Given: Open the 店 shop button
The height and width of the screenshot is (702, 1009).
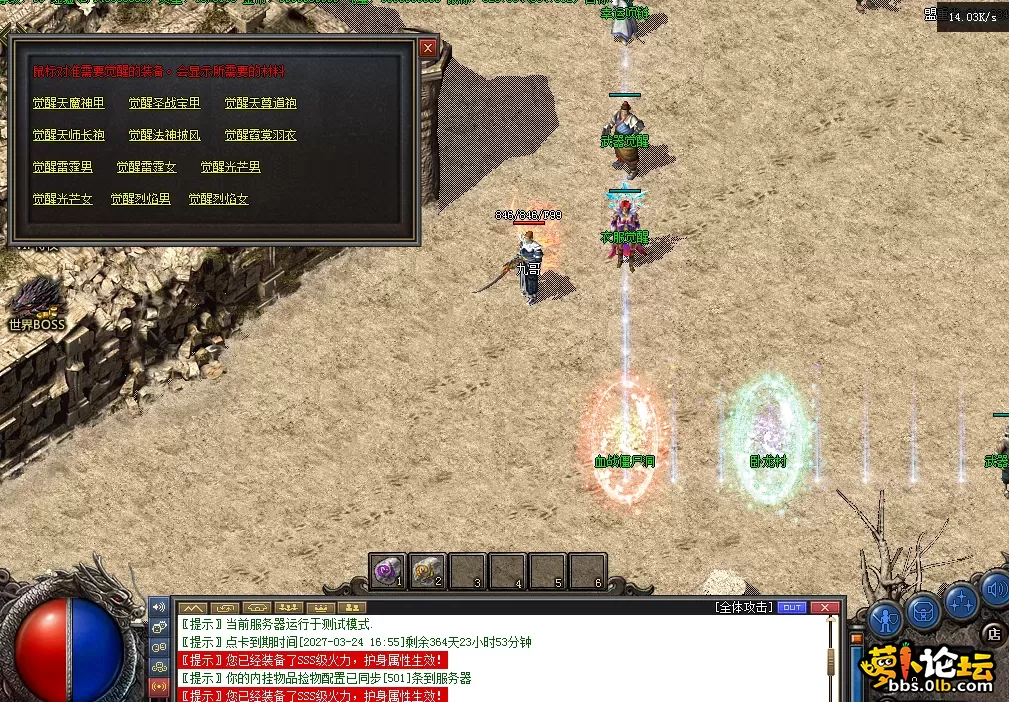Looking at the screenshot, I should pos(993,633).
